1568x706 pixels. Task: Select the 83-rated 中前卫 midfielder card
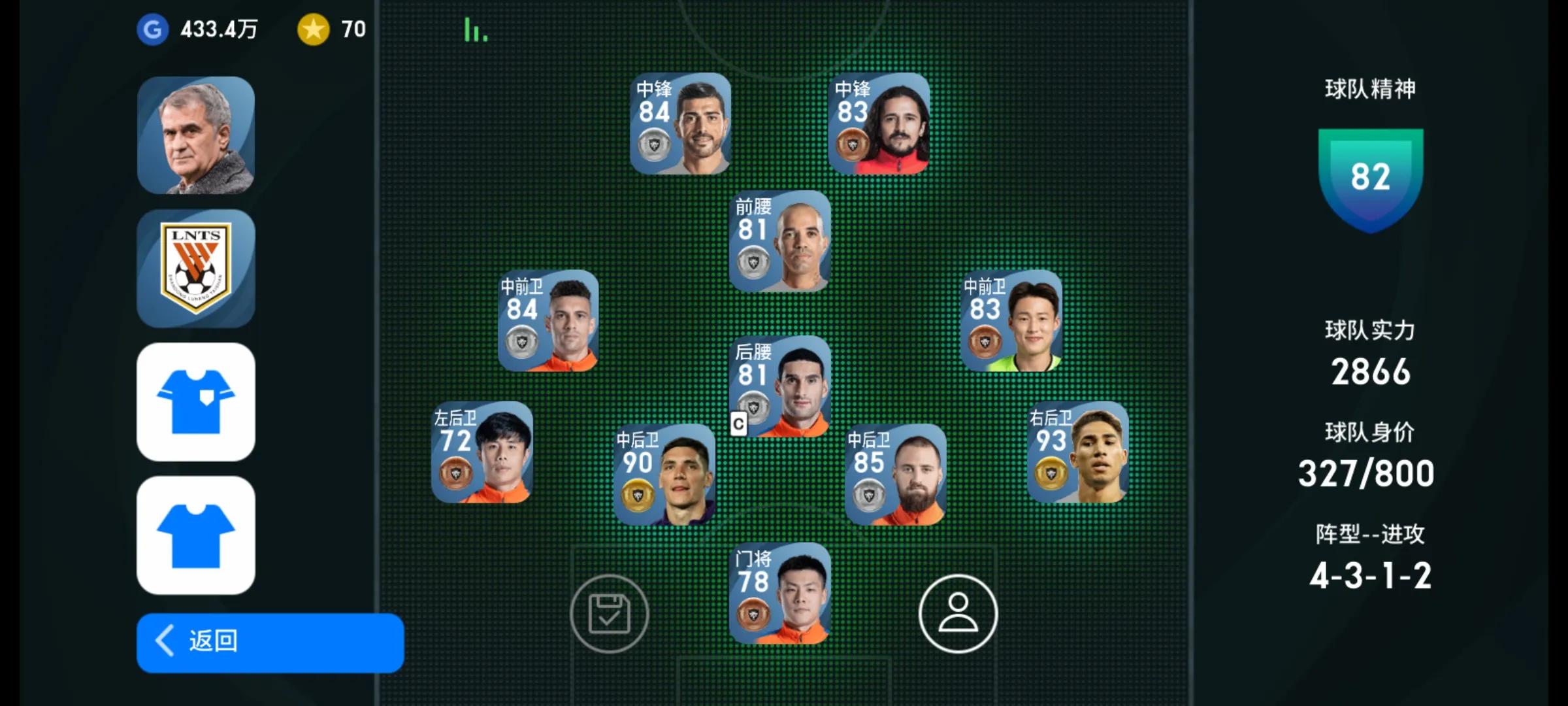click(x=1011, y=321)
